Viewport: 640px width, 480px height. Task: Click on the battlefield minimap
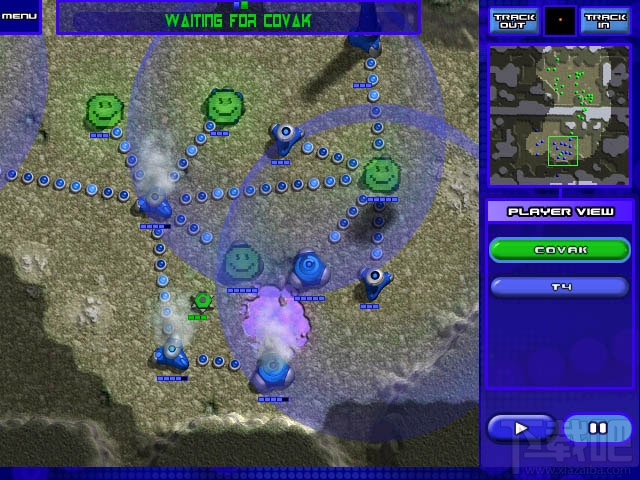(x=559, y=116)
